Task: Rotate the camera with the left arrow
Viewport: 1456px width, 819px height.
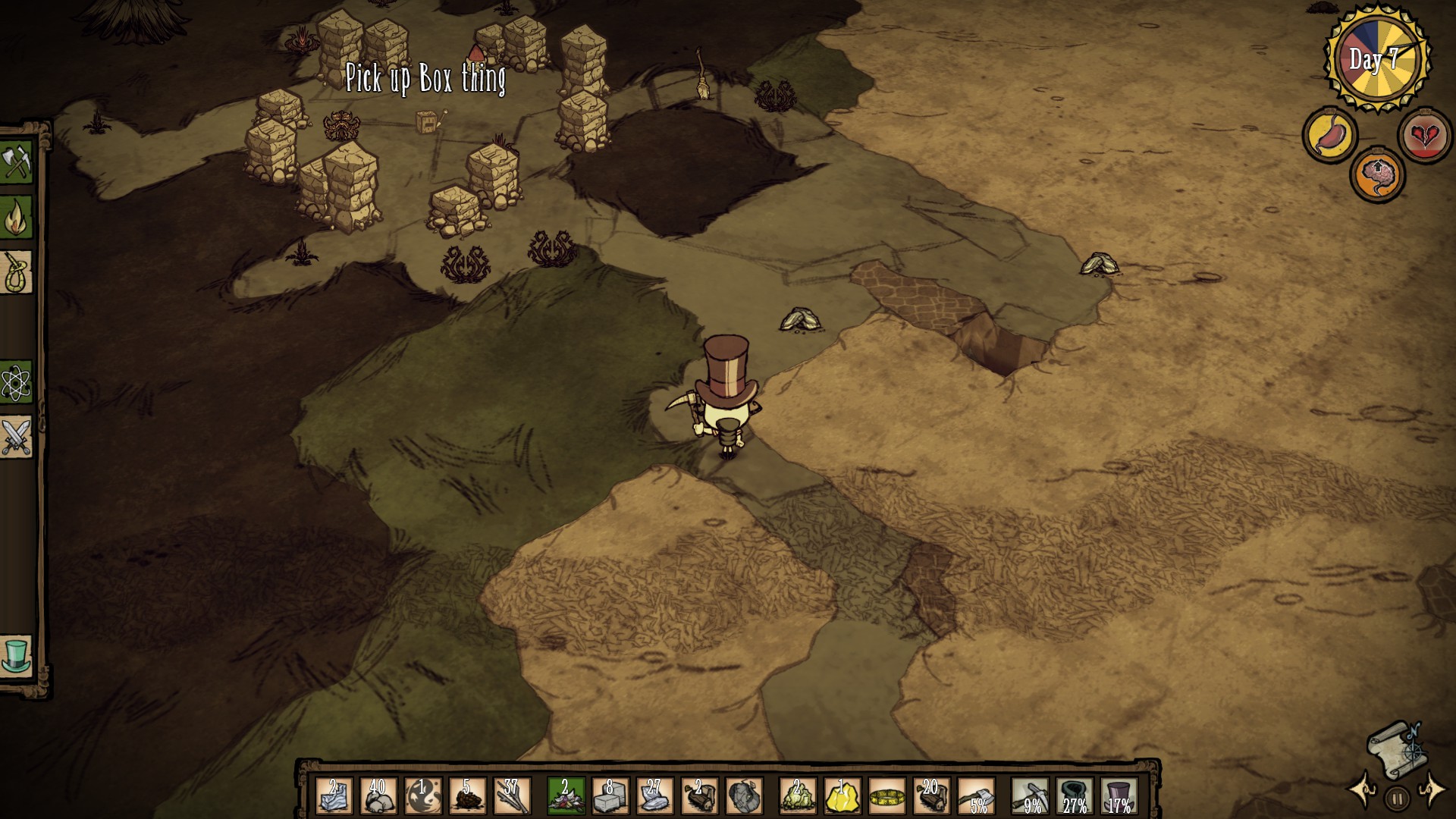Action: [x=1363, y=789]
